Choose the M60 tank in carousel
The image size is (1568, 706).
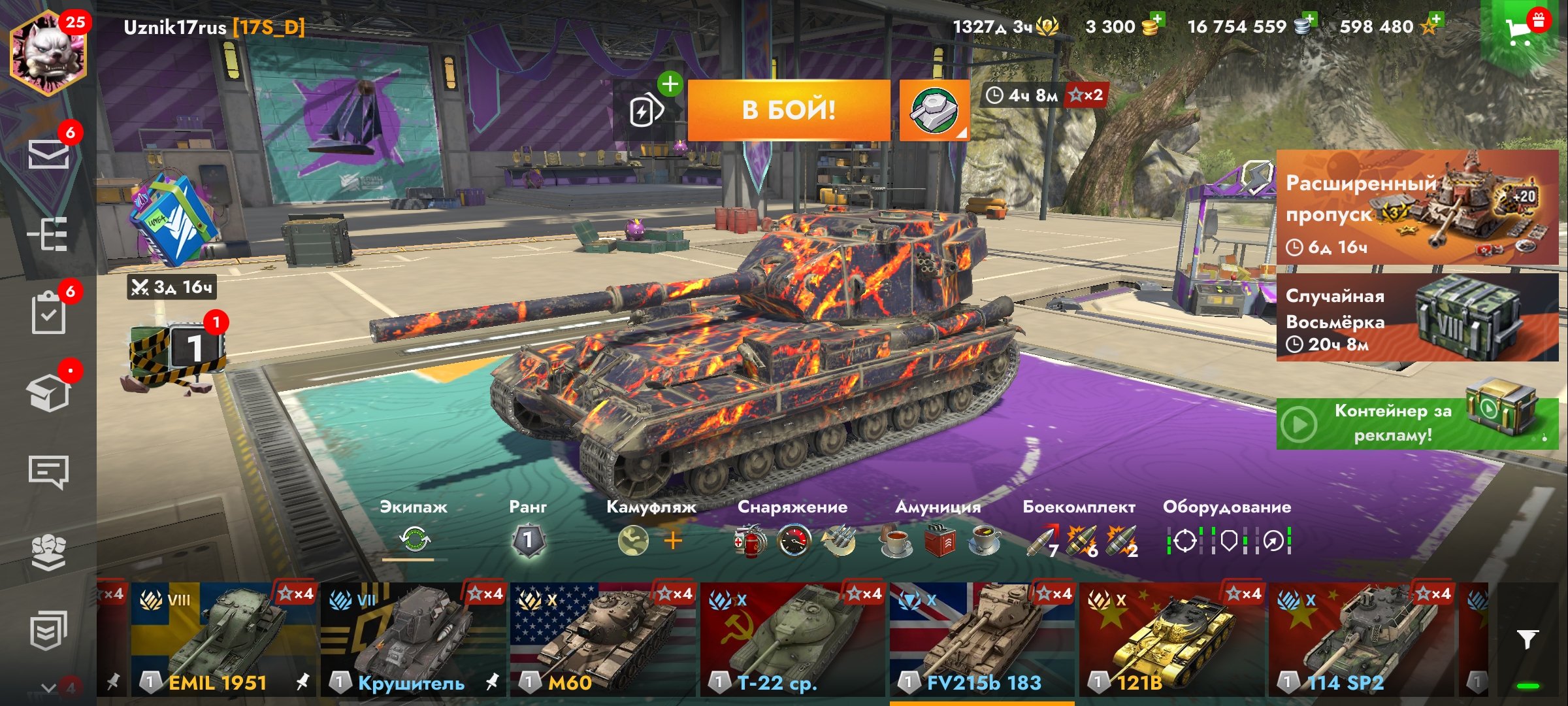(x=602, y=639)
